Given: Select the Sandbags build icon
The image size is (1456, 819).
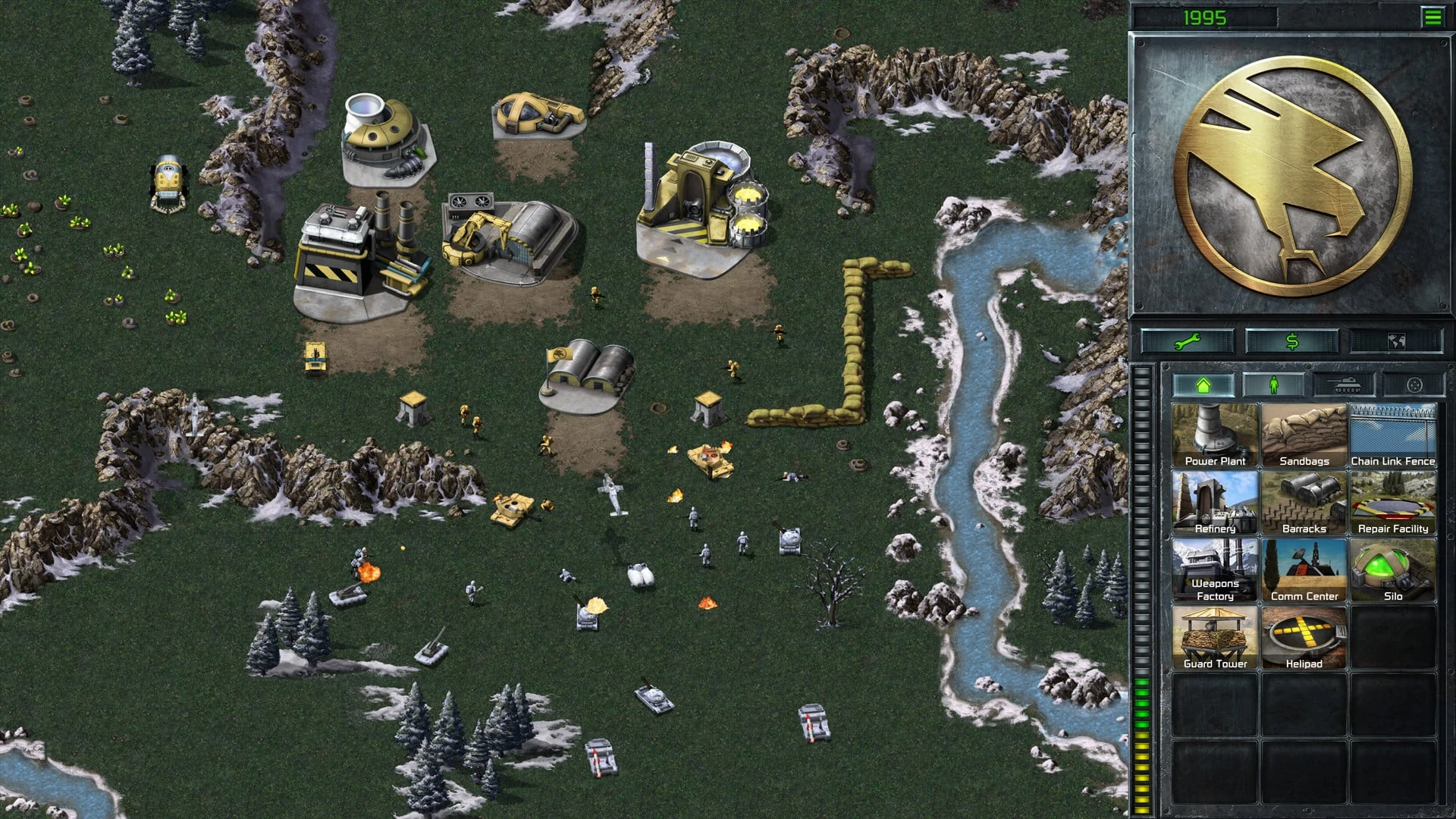Looking at the screenshot, I should pos(1304,432).
